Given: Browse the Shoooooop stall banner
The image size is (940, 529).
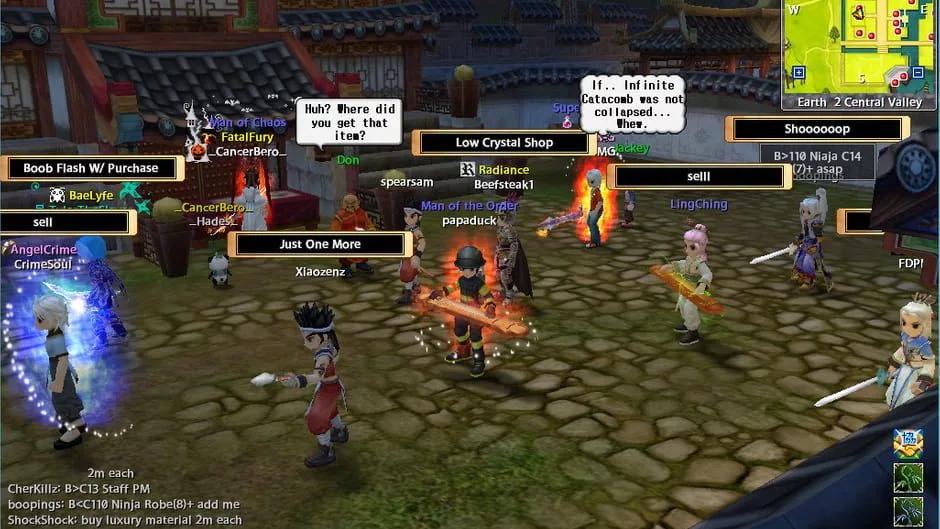Looking at the screenshot, I should tap(817, 129).
